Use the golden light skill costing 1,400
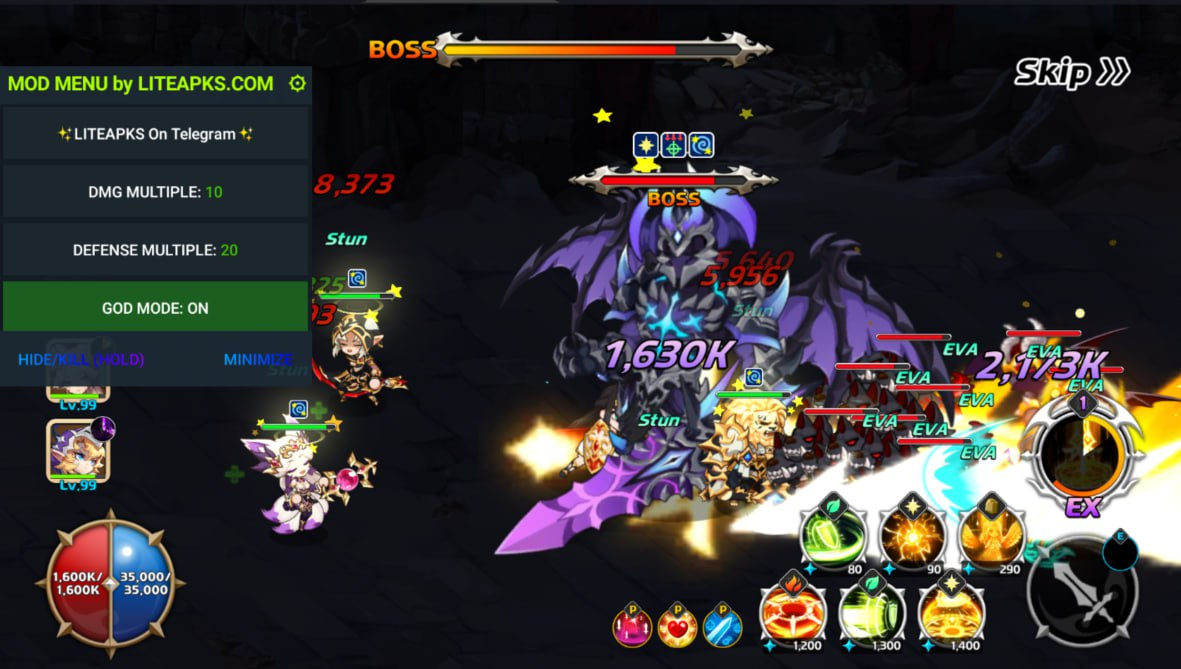Image resolution: width=1181 pixels, height=669 pixels. [951, 612]
